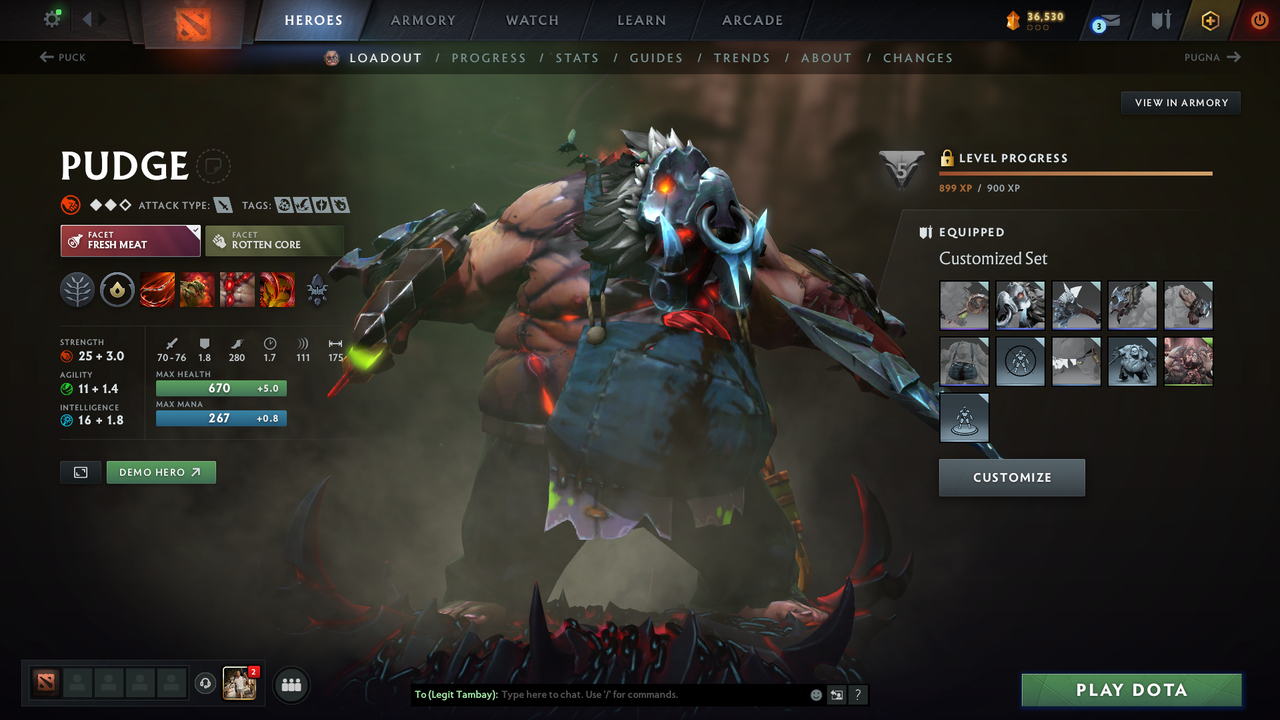Click the DEMO HERO button

tap(161, 472)
